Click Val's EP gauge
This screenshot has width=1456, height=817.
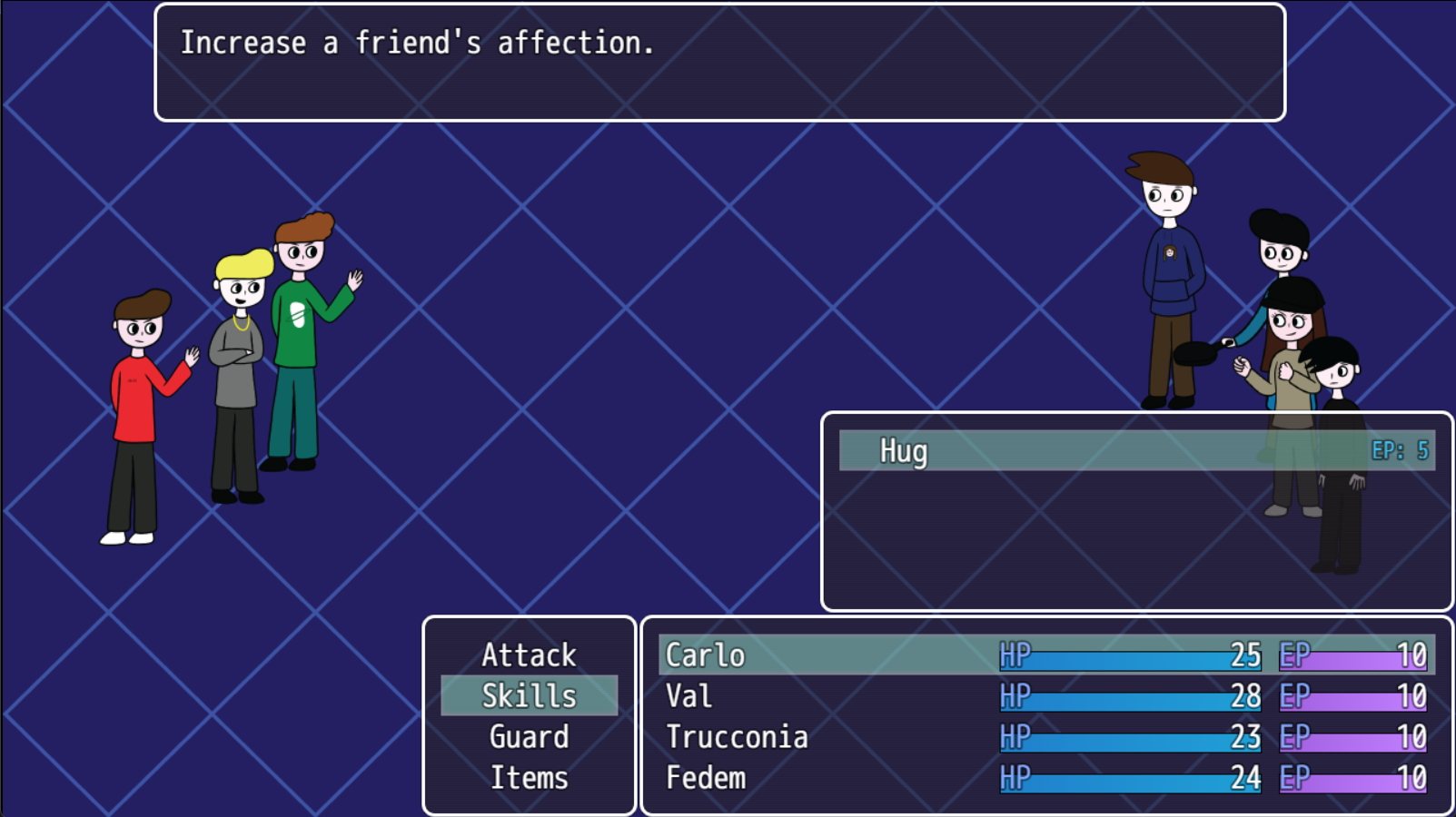pyautogui.click(x=1353, y=695)
